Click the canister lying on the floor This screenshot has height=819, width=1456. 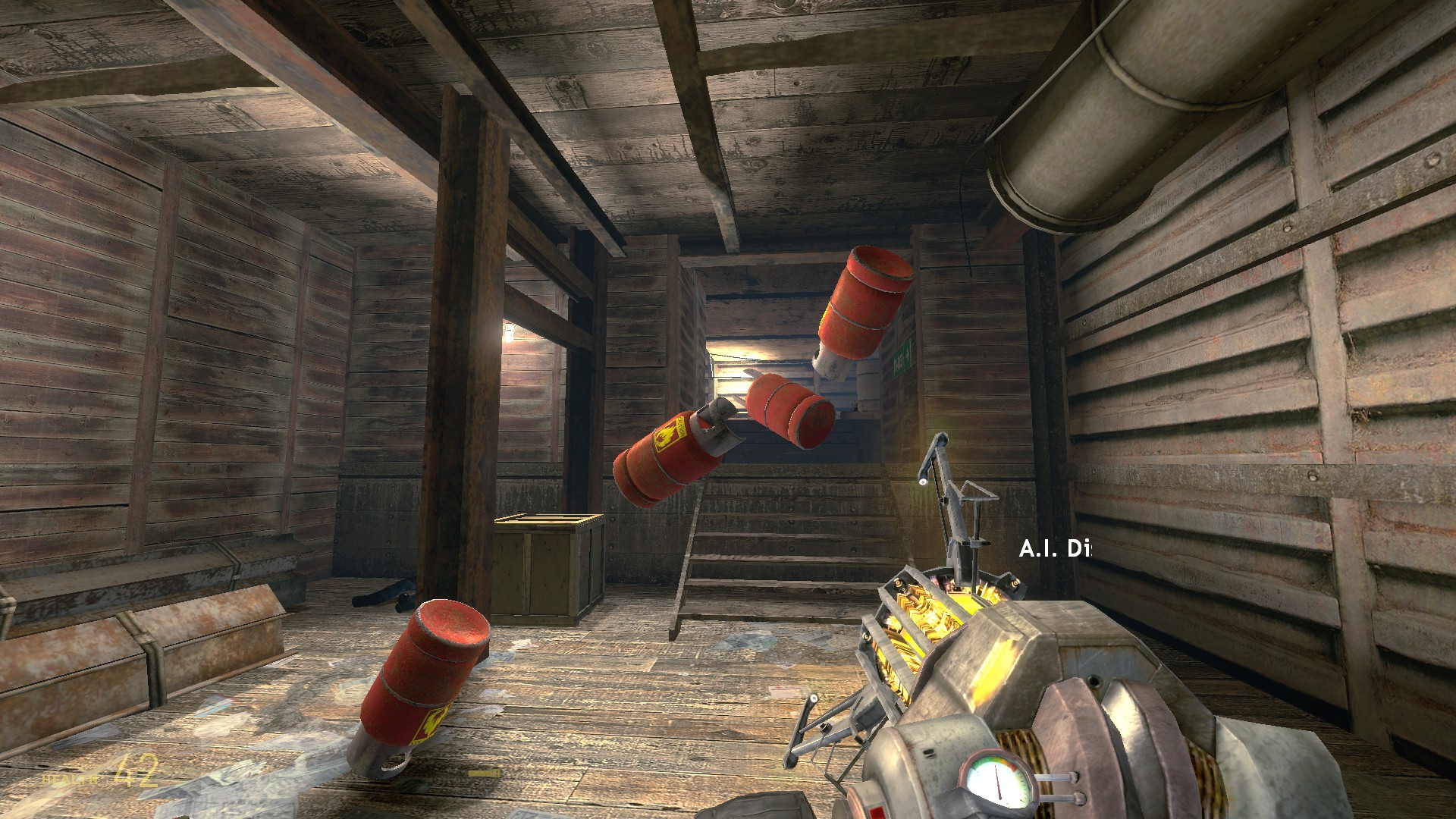tap(425, 675)
